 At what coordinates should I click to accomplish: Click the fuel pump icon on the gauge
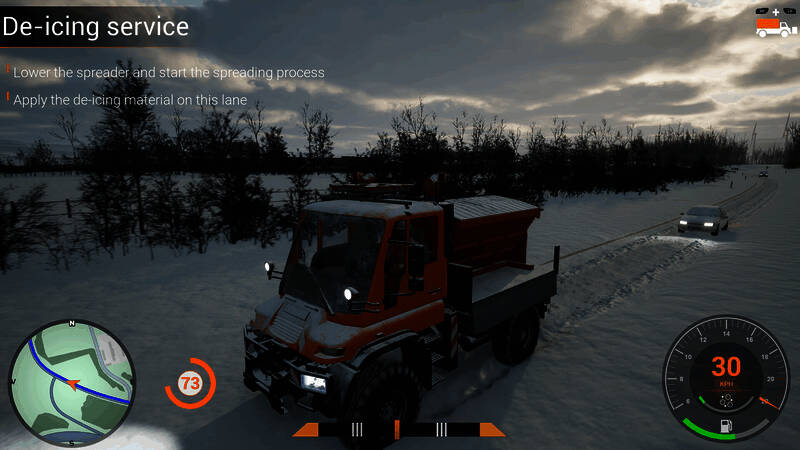click(x=727, y=427)
